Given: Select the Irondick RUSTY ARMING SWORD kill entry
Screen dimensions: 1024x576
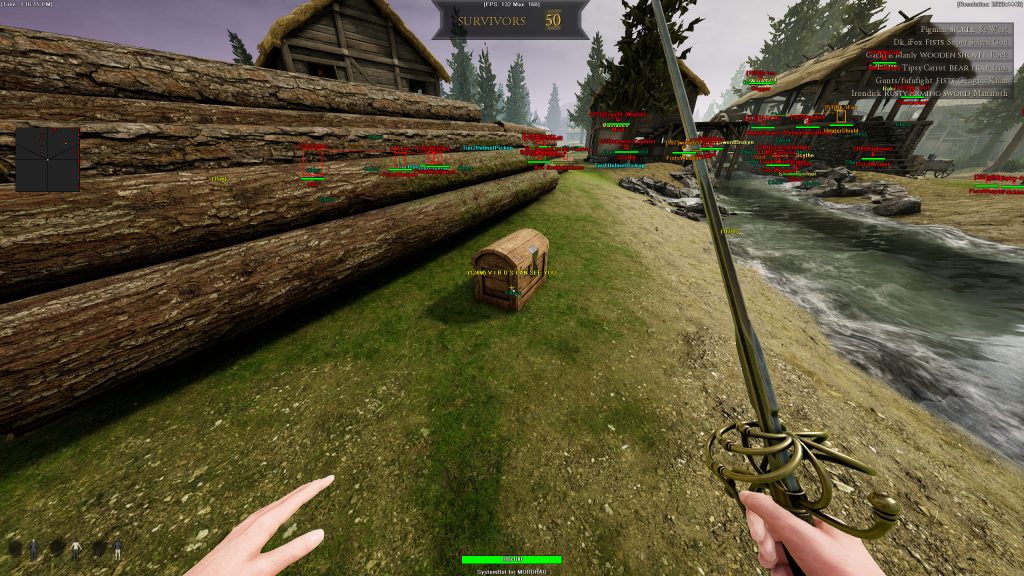Looking at the screenshot, I should (930, 93).
